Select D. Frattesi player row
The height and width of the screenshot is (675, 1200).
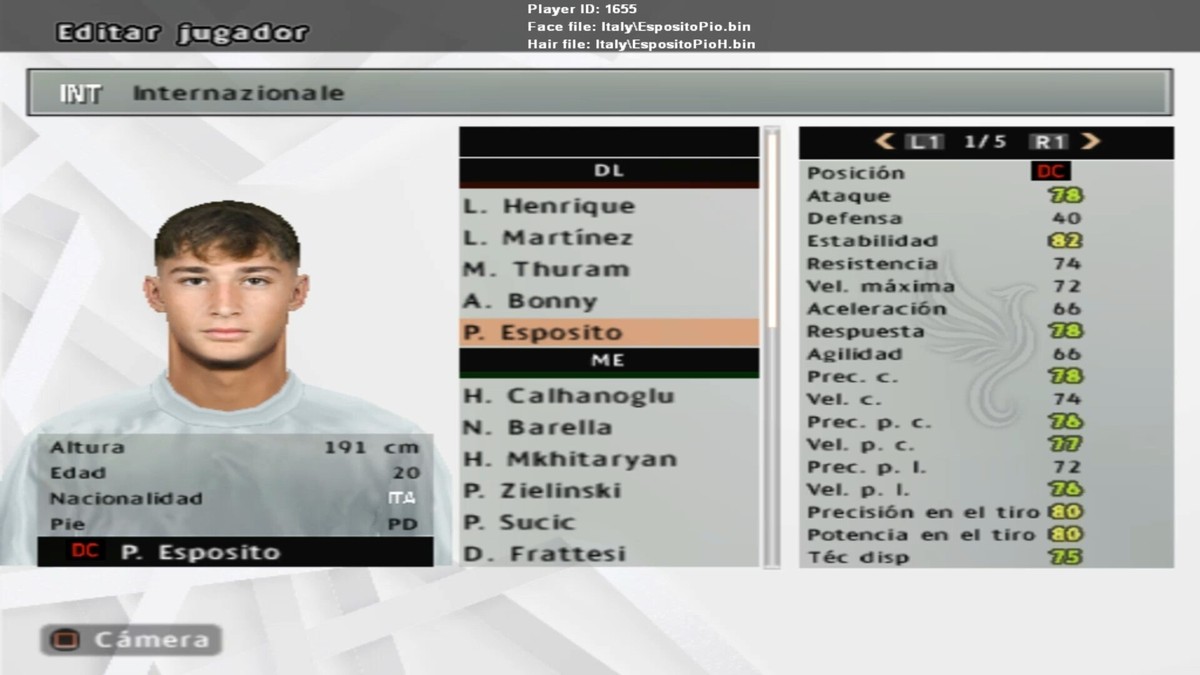point(544,554)
